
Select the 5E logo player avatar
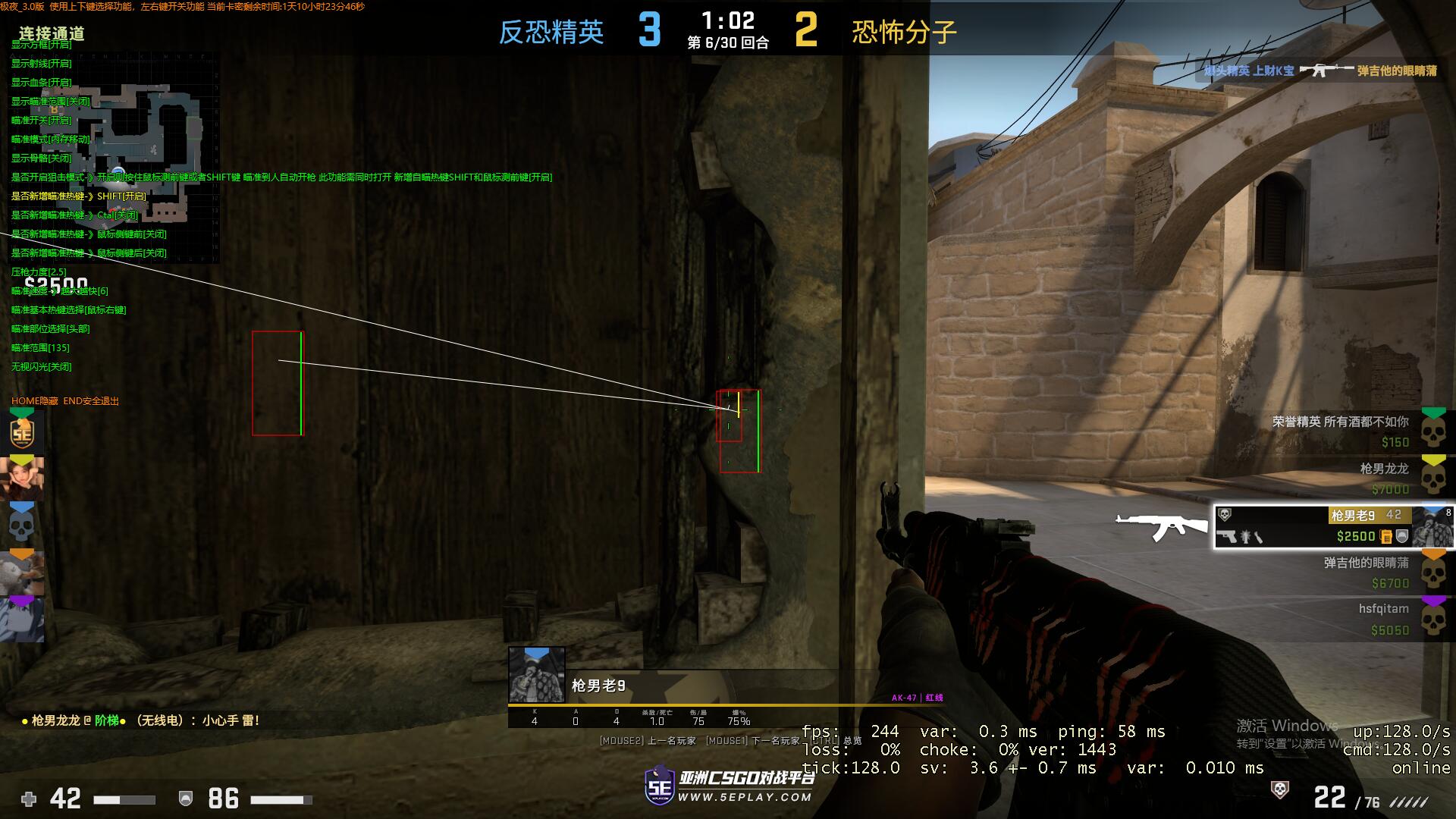coord(22,433)
